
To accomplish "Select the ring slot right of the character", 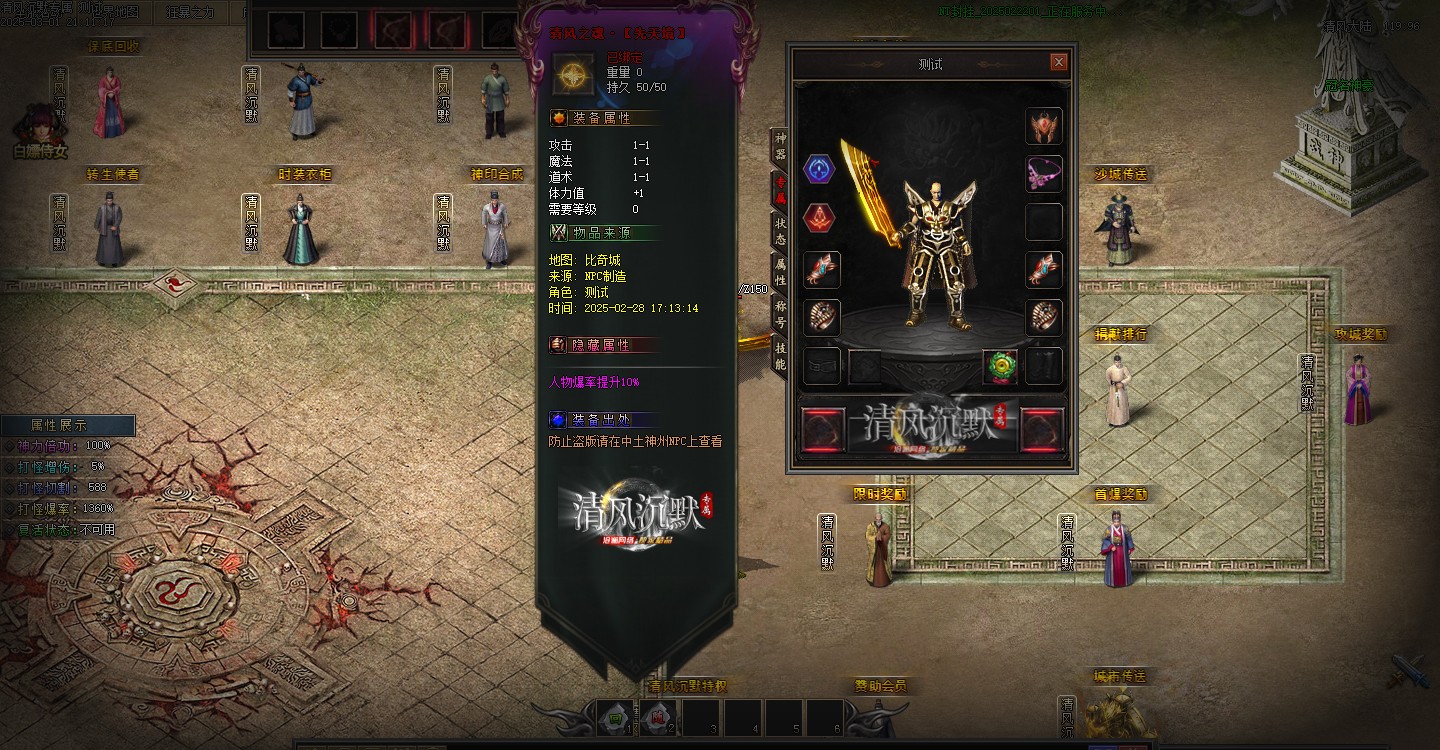I will pos(1044,318).
